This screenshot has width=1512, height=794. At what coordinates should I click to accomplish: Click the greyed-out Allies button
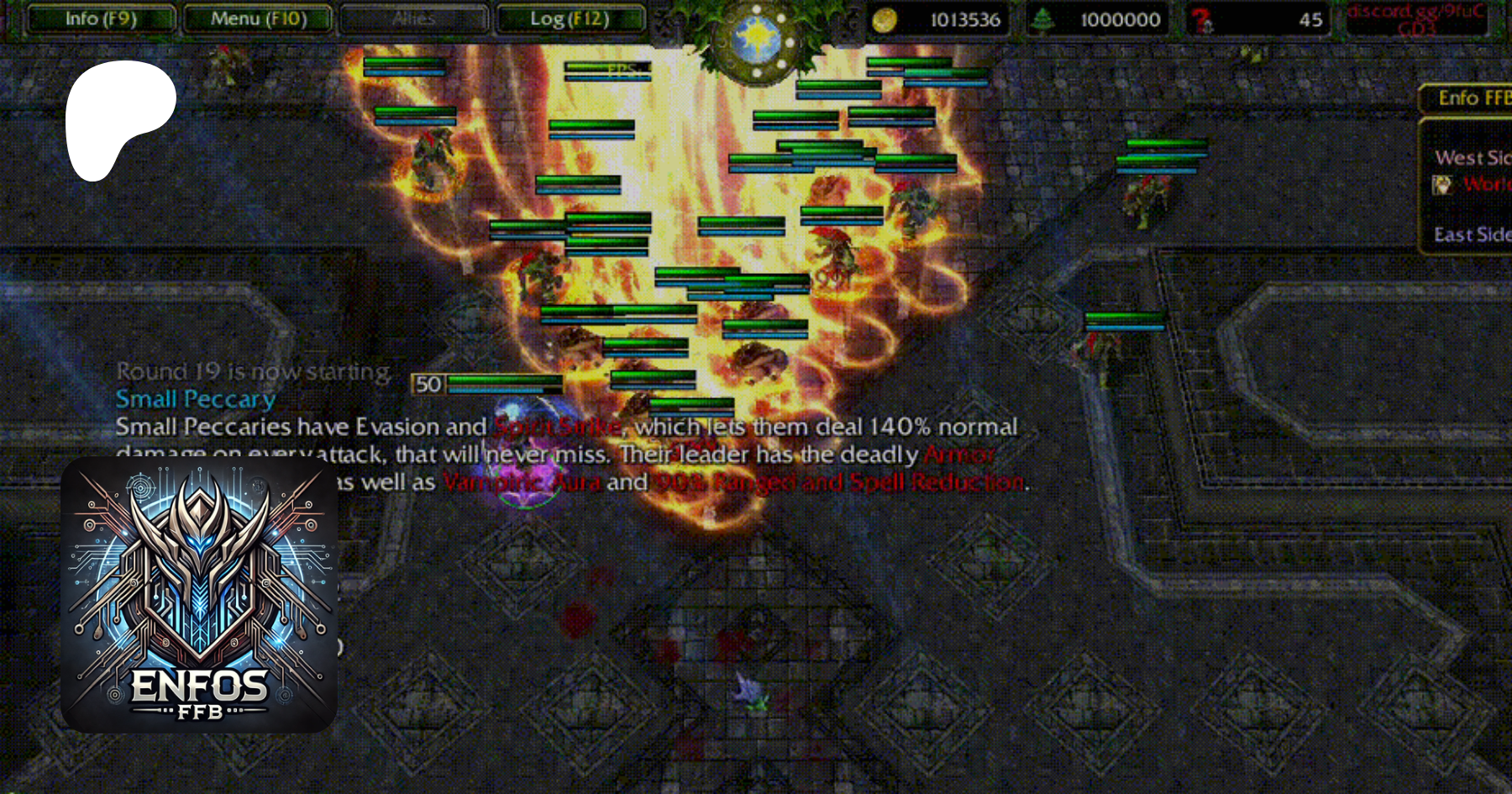414,18
